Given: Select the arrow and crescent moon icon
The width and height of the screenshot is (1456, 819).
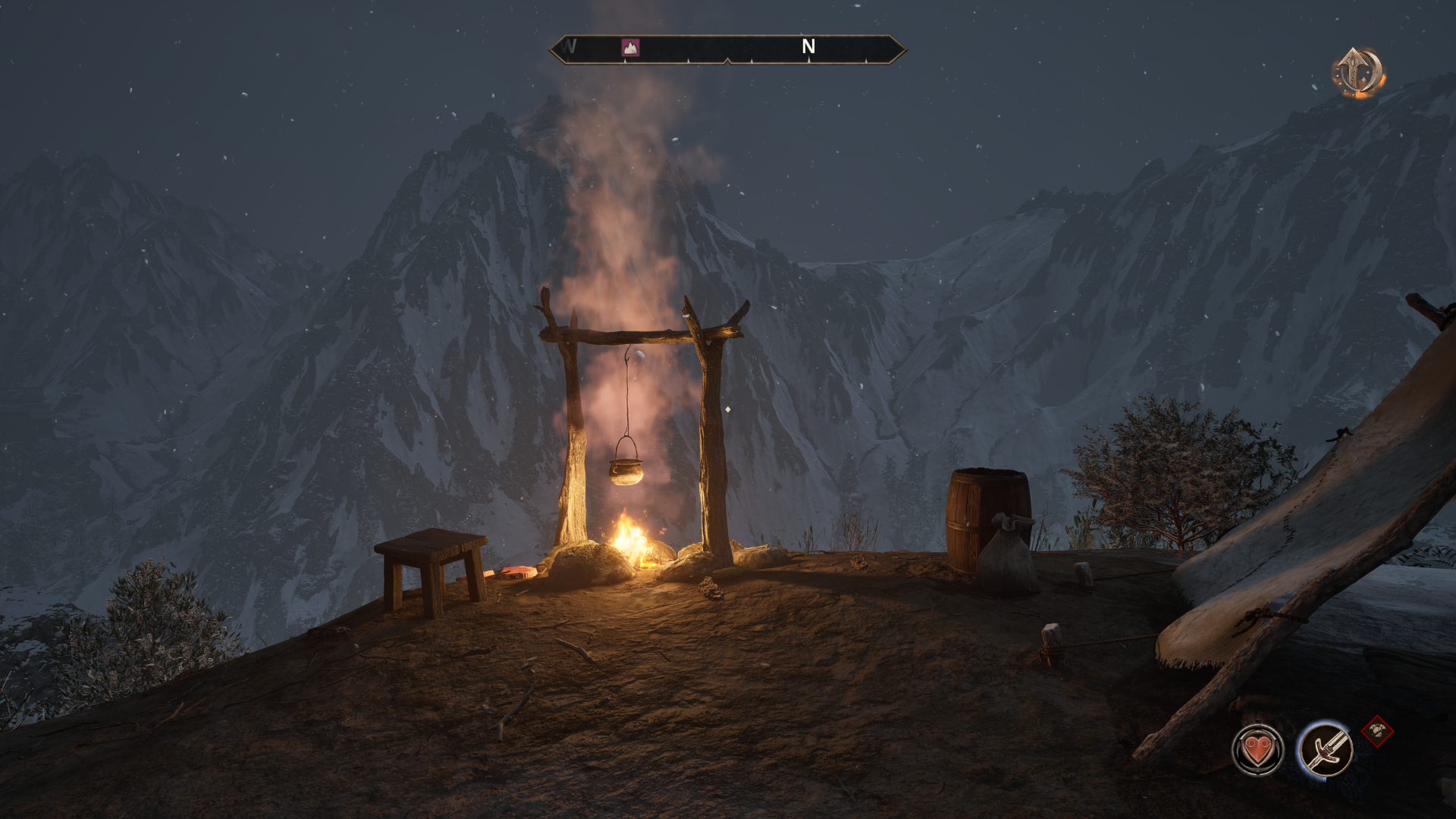Looking at the screenshot, I should pos(1357,73).
